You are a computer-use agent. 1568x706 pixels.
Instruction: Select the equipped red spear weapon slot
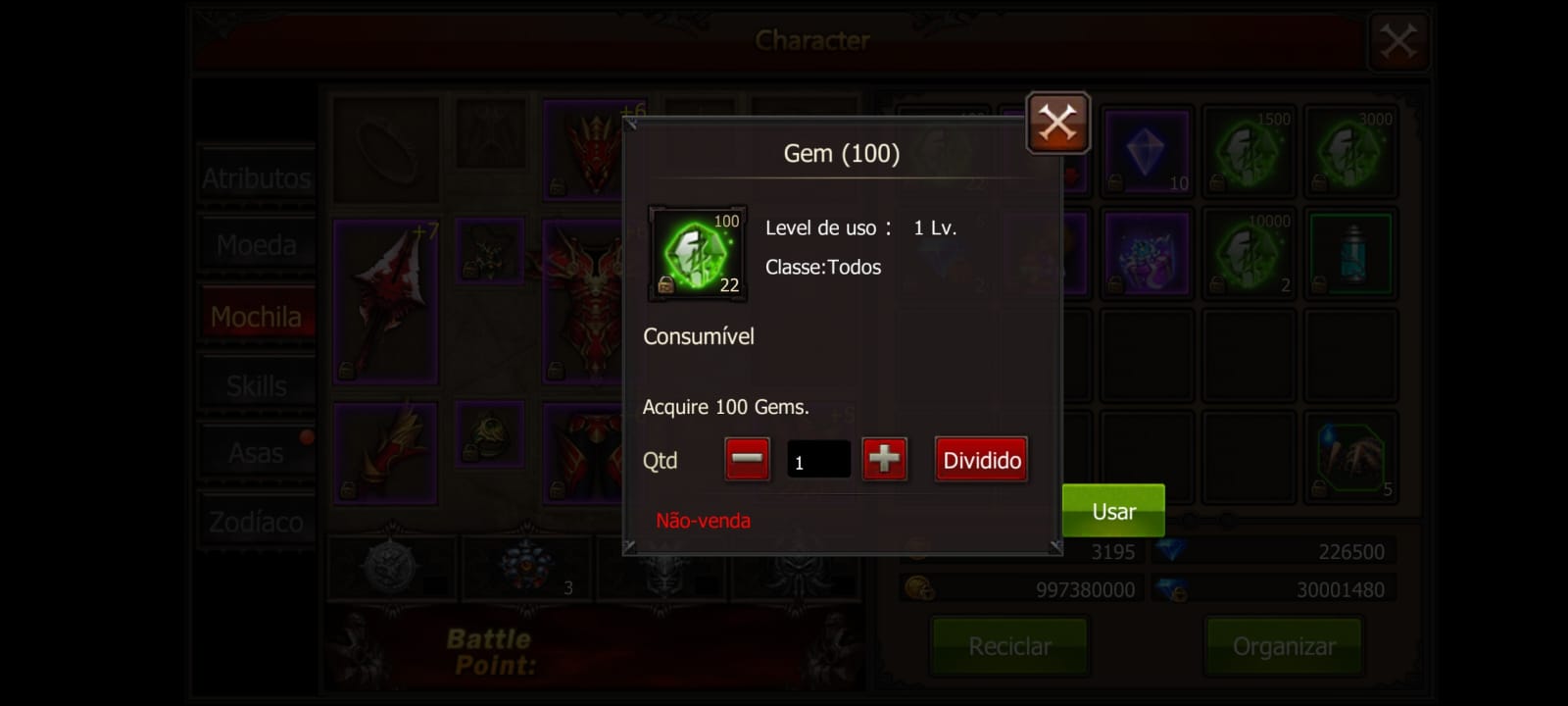tap(385, 302)
